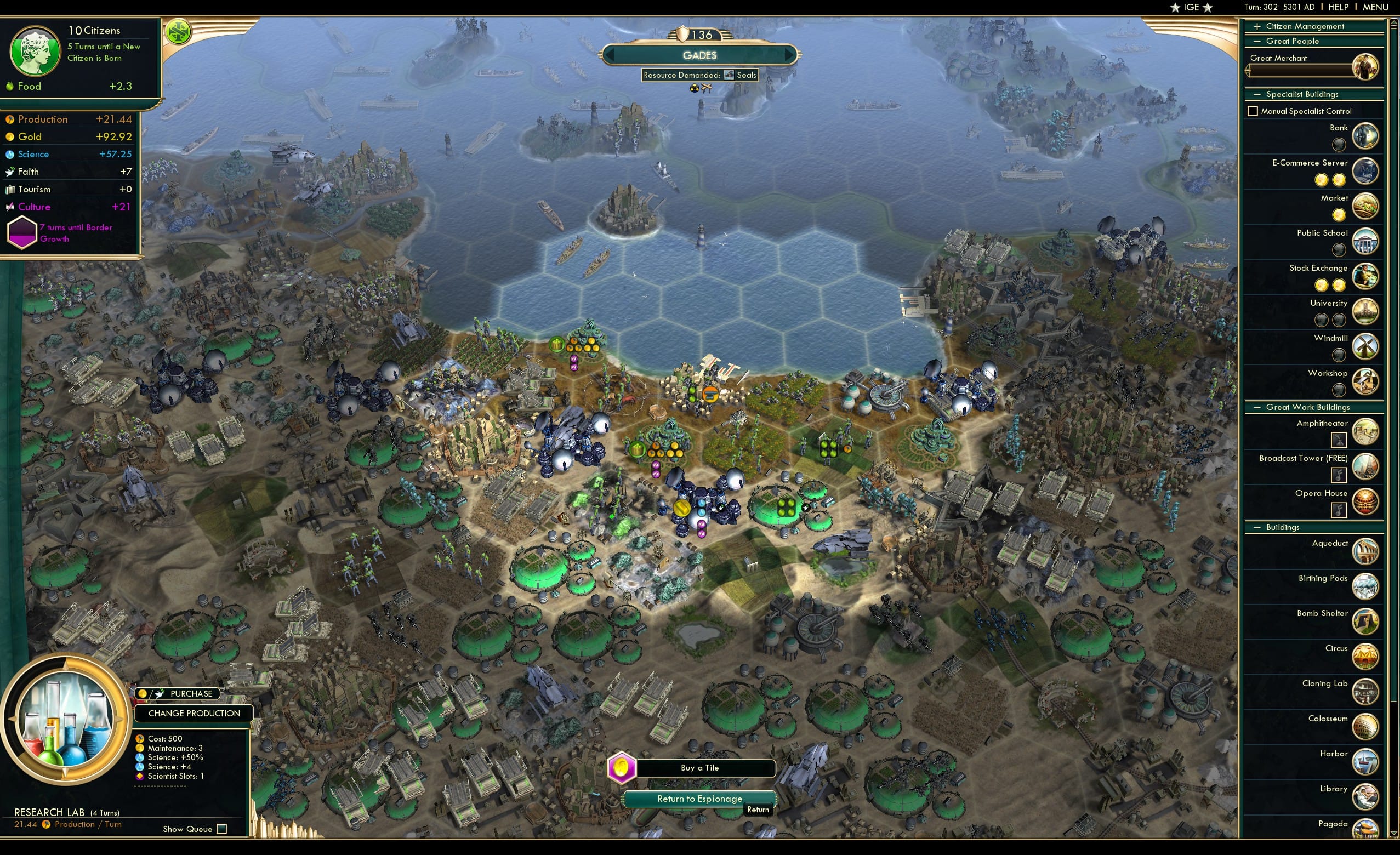Click the Harbor building icon
Screen dimensions: 1400x855
pos(1365,762)
